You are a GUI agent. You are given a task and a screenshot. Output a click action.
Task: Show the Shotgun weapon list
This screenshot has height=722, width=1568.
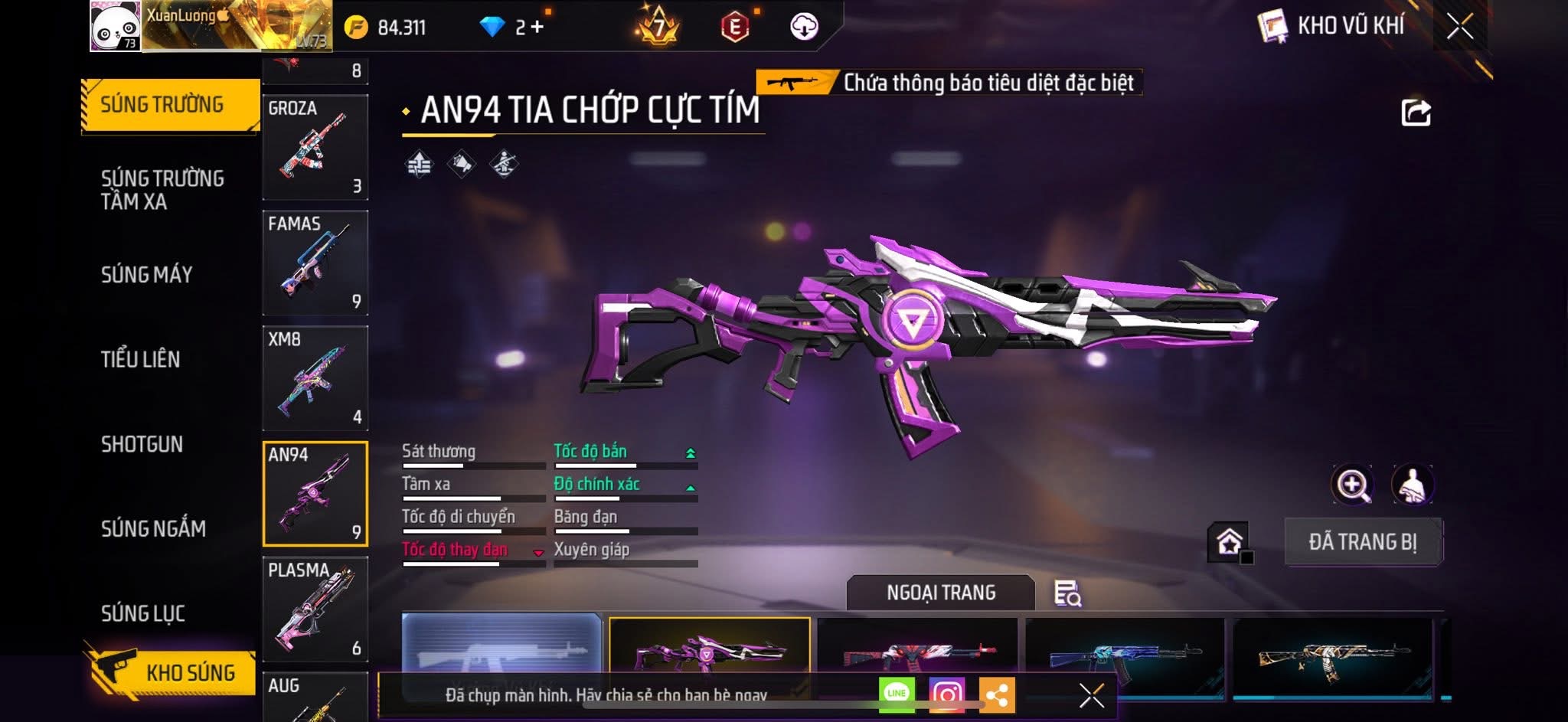(x=142, y=444)
